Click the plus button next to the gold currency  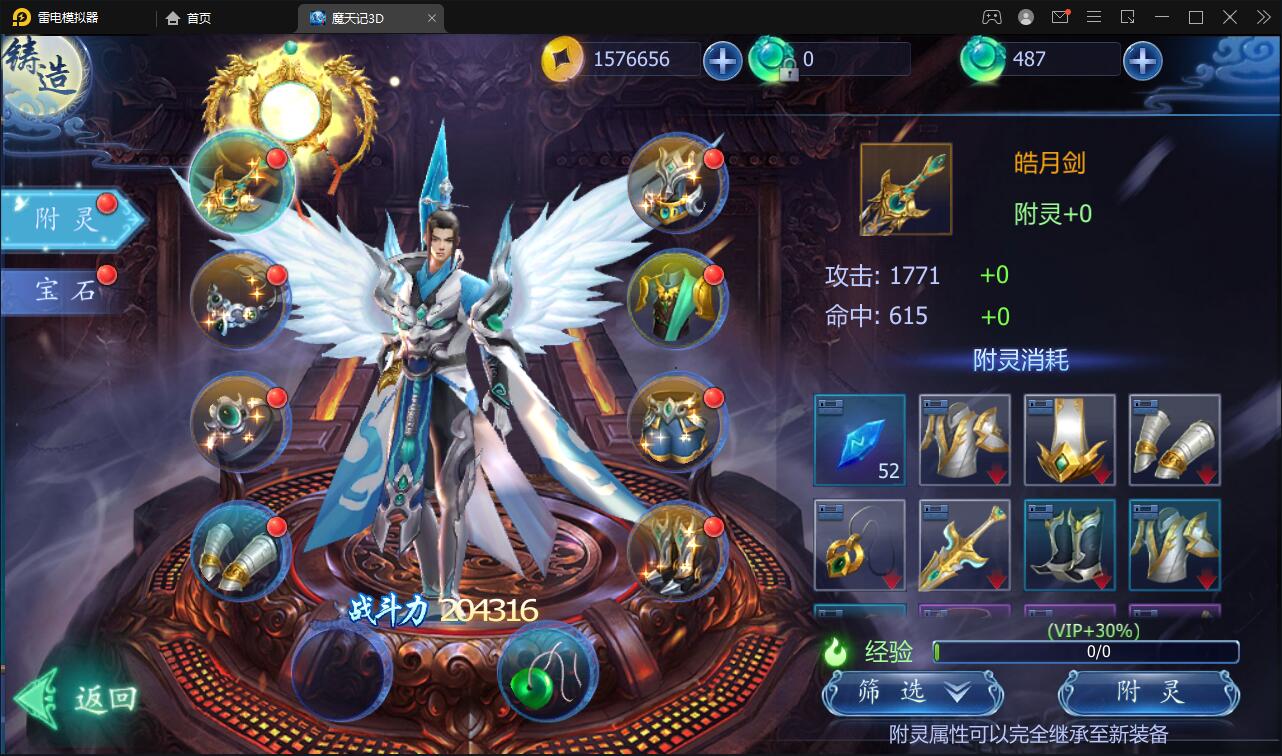722,60
